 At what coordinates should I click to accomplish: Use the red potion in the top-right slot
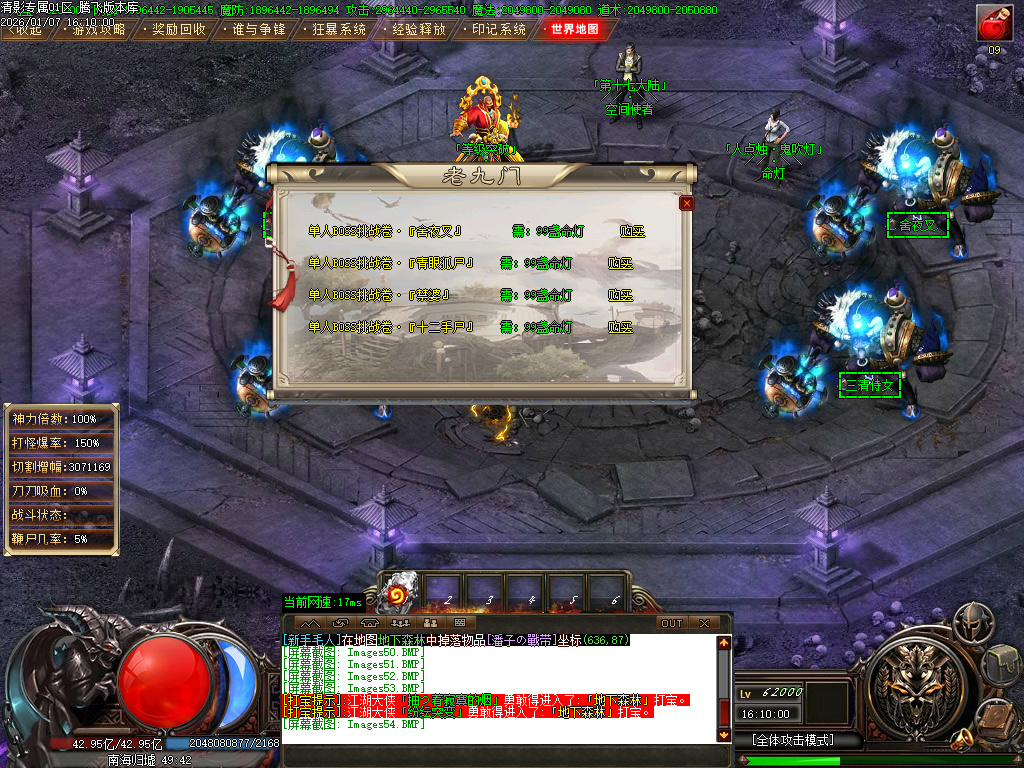tap(994, 22)
